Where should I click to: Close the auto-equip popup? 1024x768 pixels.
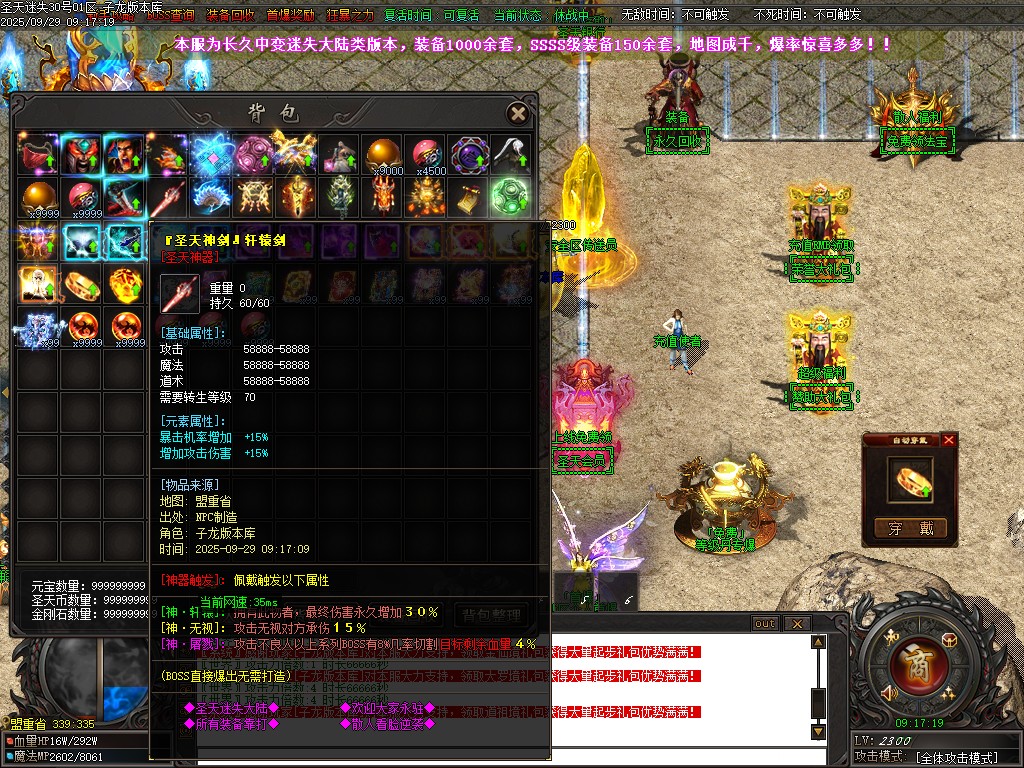click(949, 440)
